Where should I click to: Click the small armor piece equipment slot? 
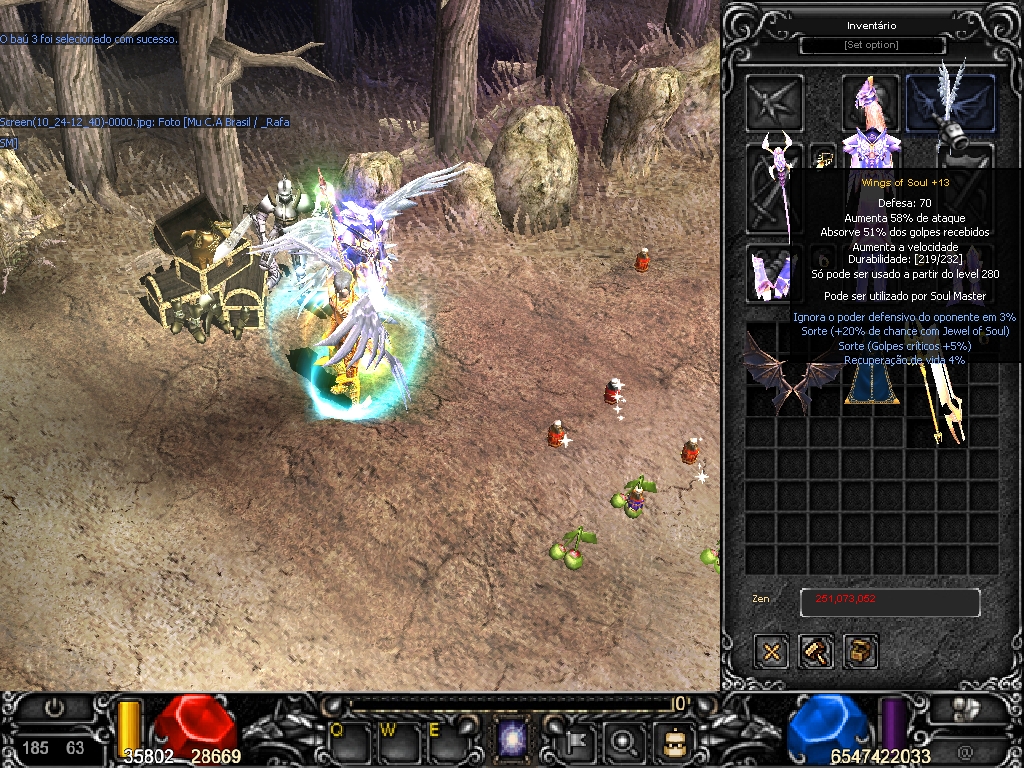[772, 273]
